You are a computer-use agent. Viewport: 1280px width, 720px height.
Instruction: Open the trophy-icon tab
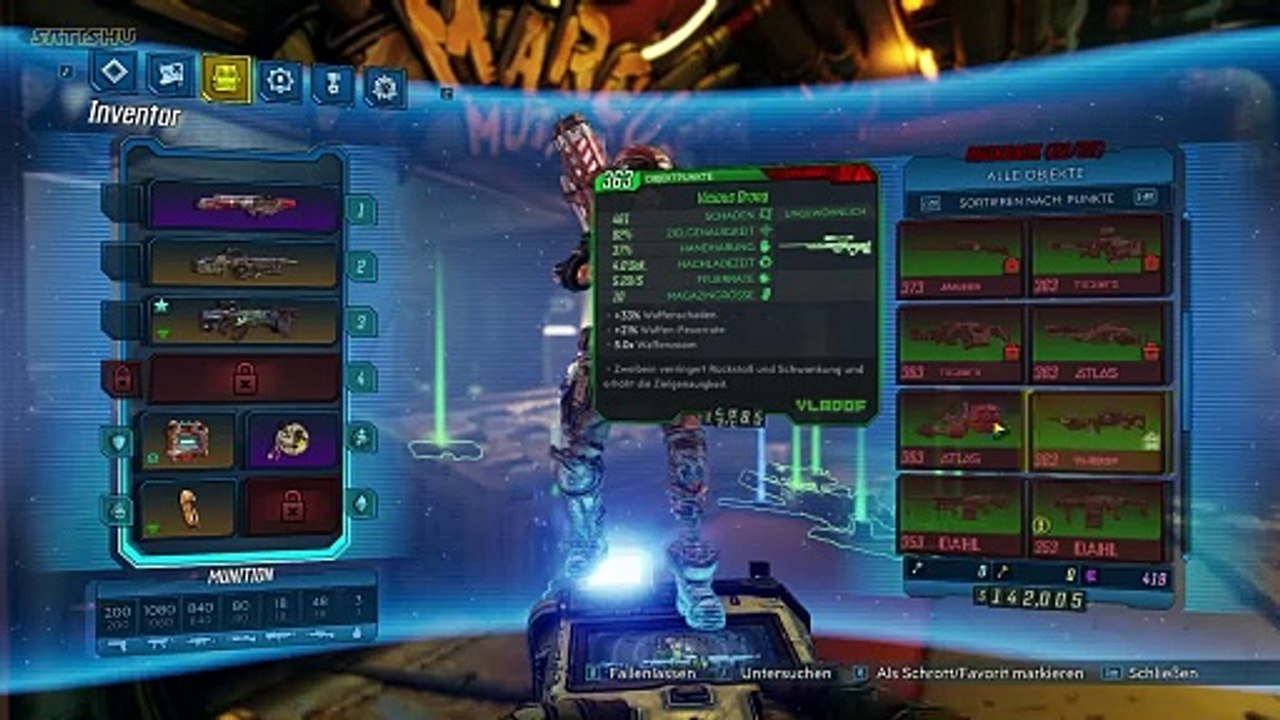click(332, 84)
